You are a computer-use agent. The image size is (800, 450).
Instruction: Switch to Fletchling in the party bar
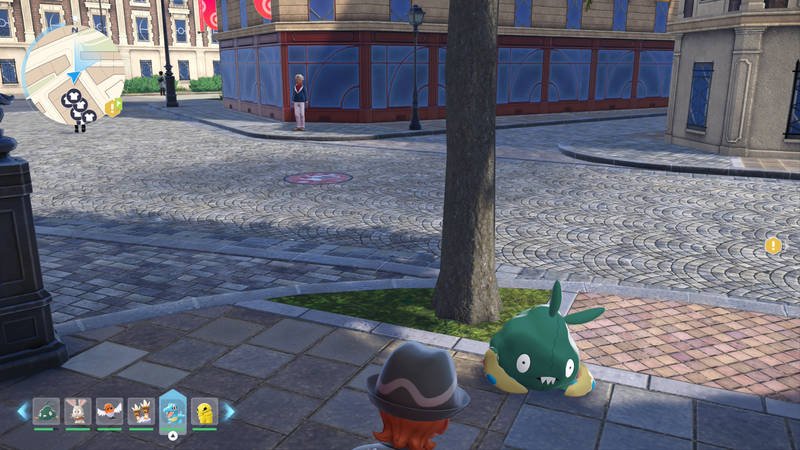point(109,411)
